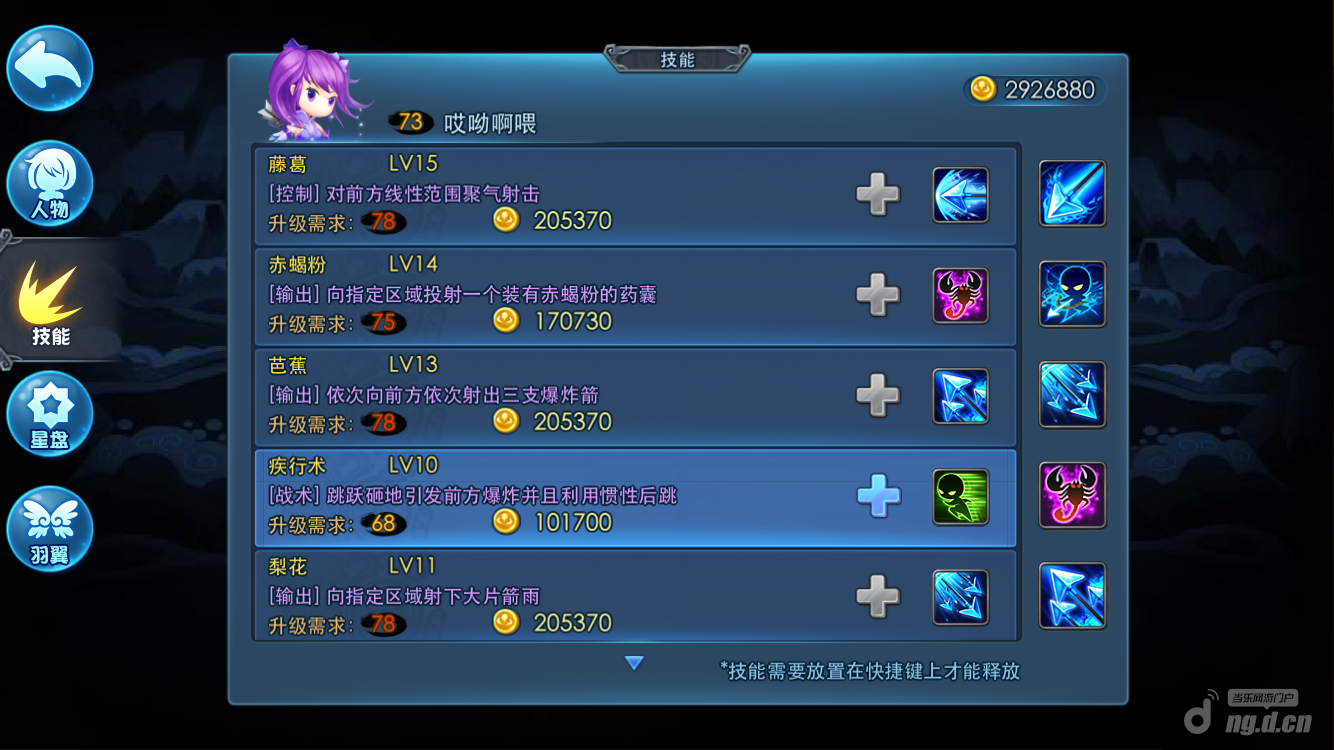Screen dimensions: 1334x750
Task: Upgrade the 梨花 skill with its plus button
Action: click(878, 597)
